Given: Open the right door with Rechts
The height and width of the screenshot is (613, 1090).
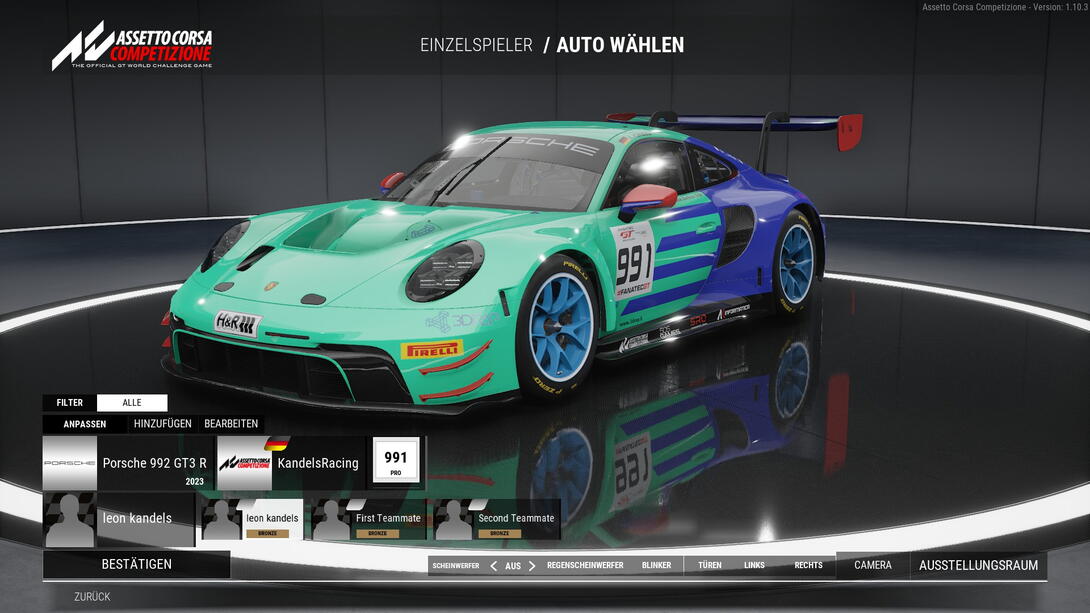Looking at the screenshot, I should pyautogui.click(x=808, y=566).
